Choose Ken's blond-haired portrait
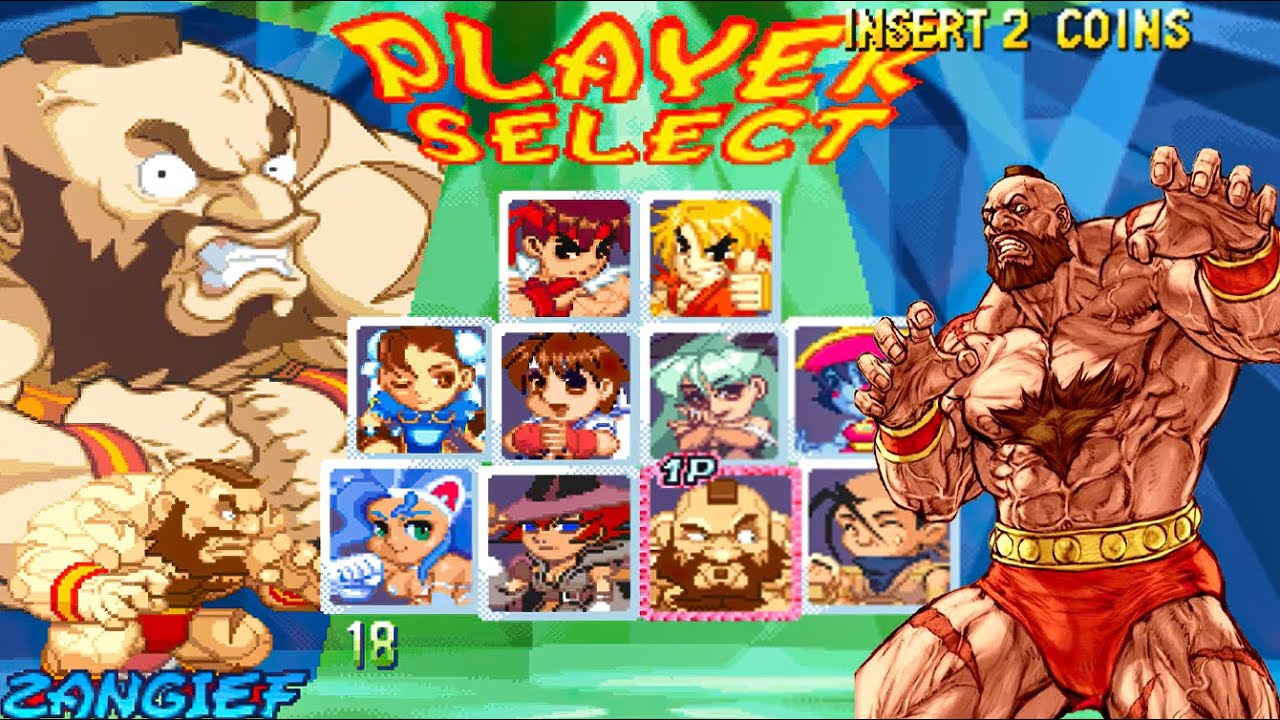Image resolution: width=1280 pixels, height=720 pixels. point(711,256)
